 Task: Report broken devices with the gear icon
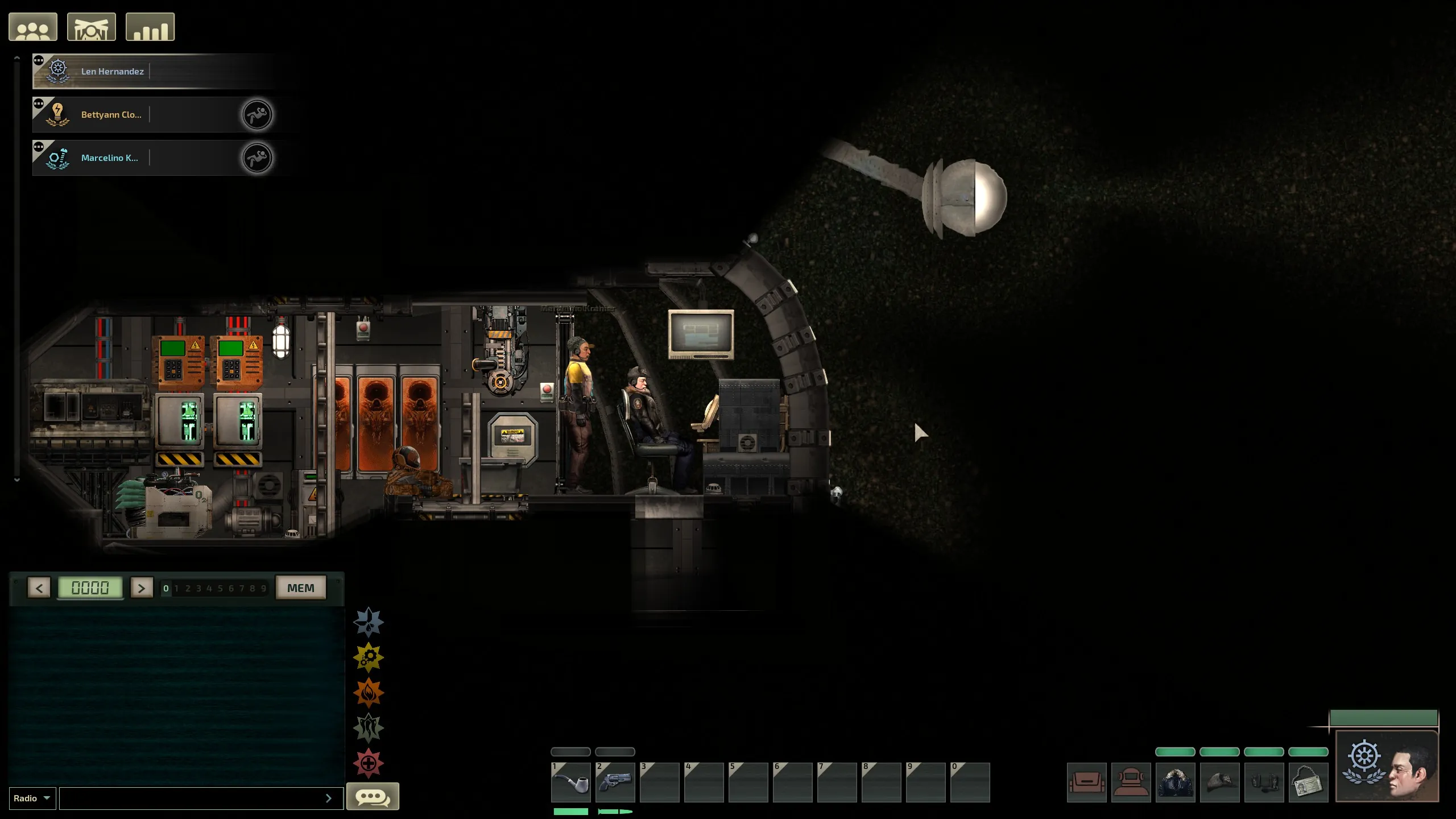pyautogui.click(x=369, y=657)
